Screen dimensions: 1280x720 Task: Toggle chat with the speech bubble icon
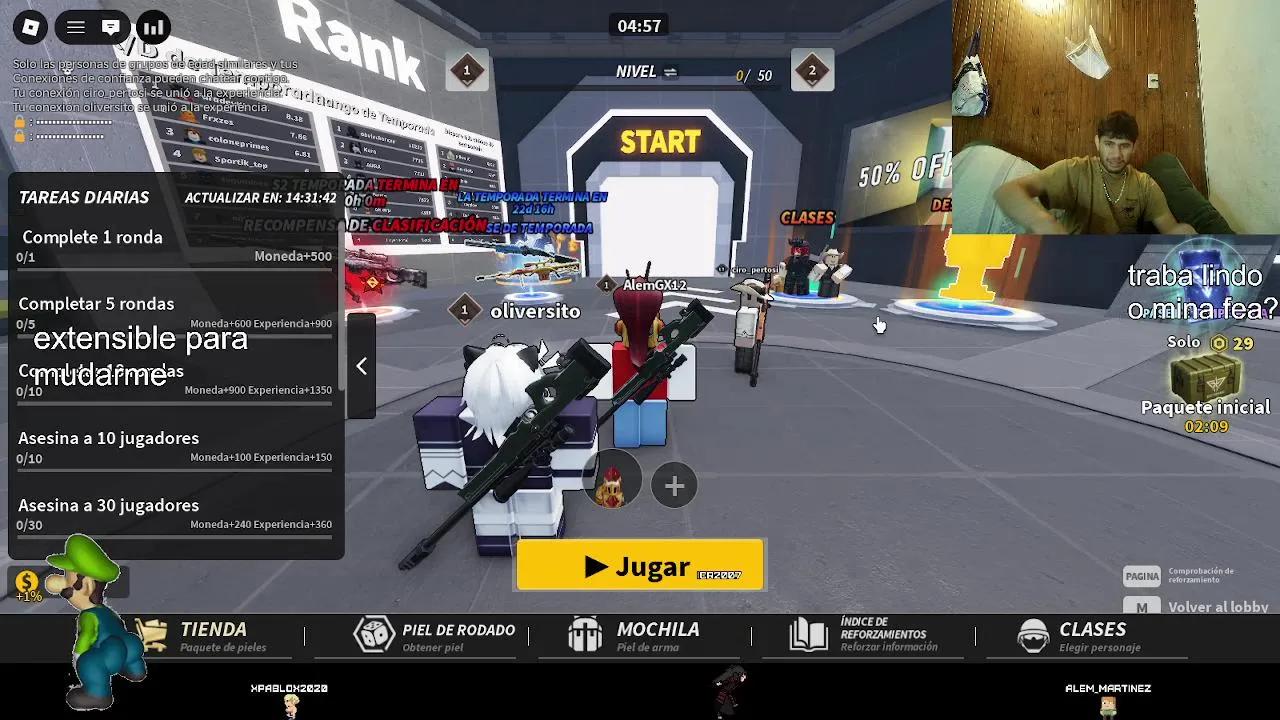[x=111, y=27]
